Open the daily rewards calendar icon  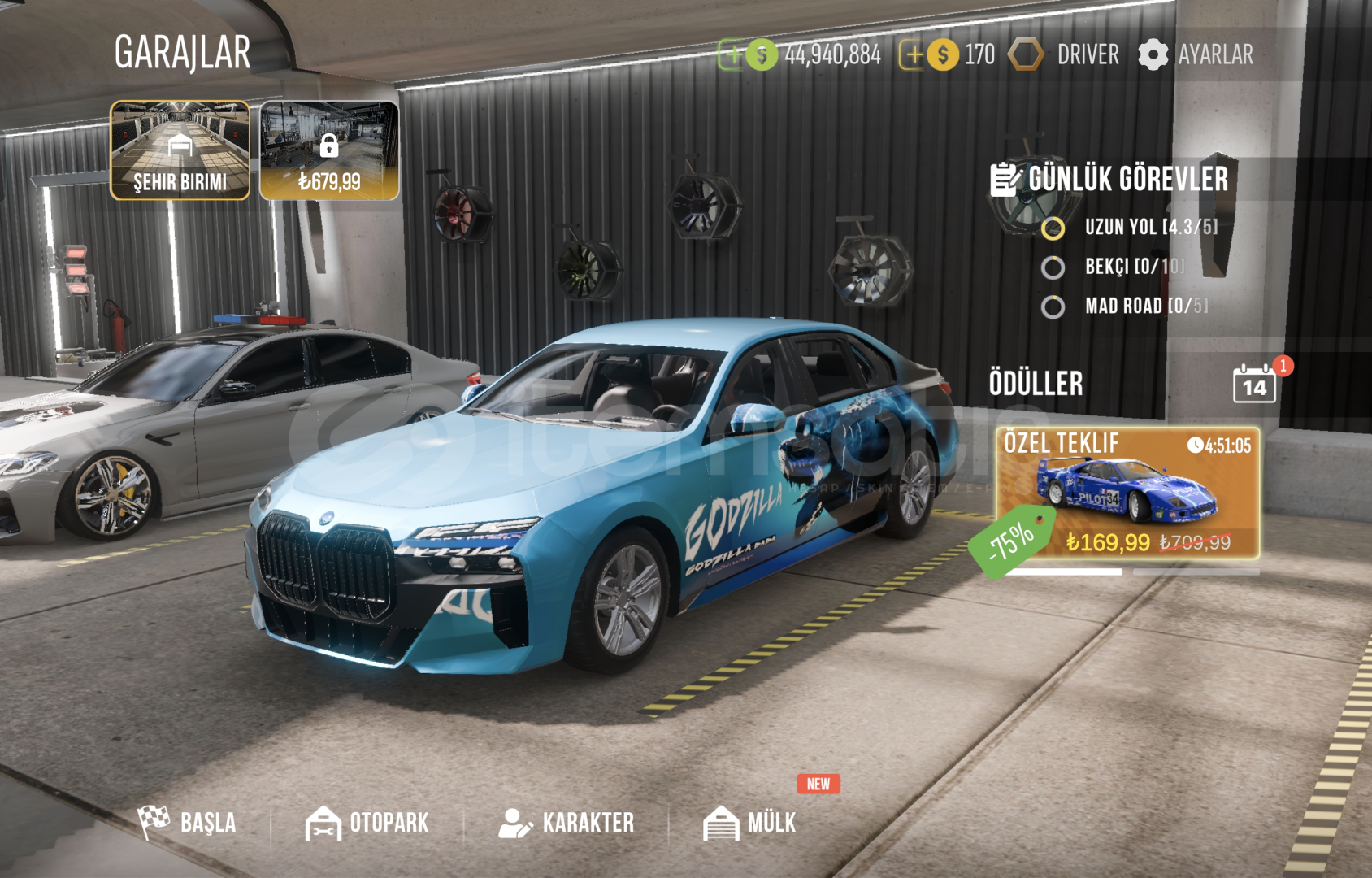point(1254,384)
